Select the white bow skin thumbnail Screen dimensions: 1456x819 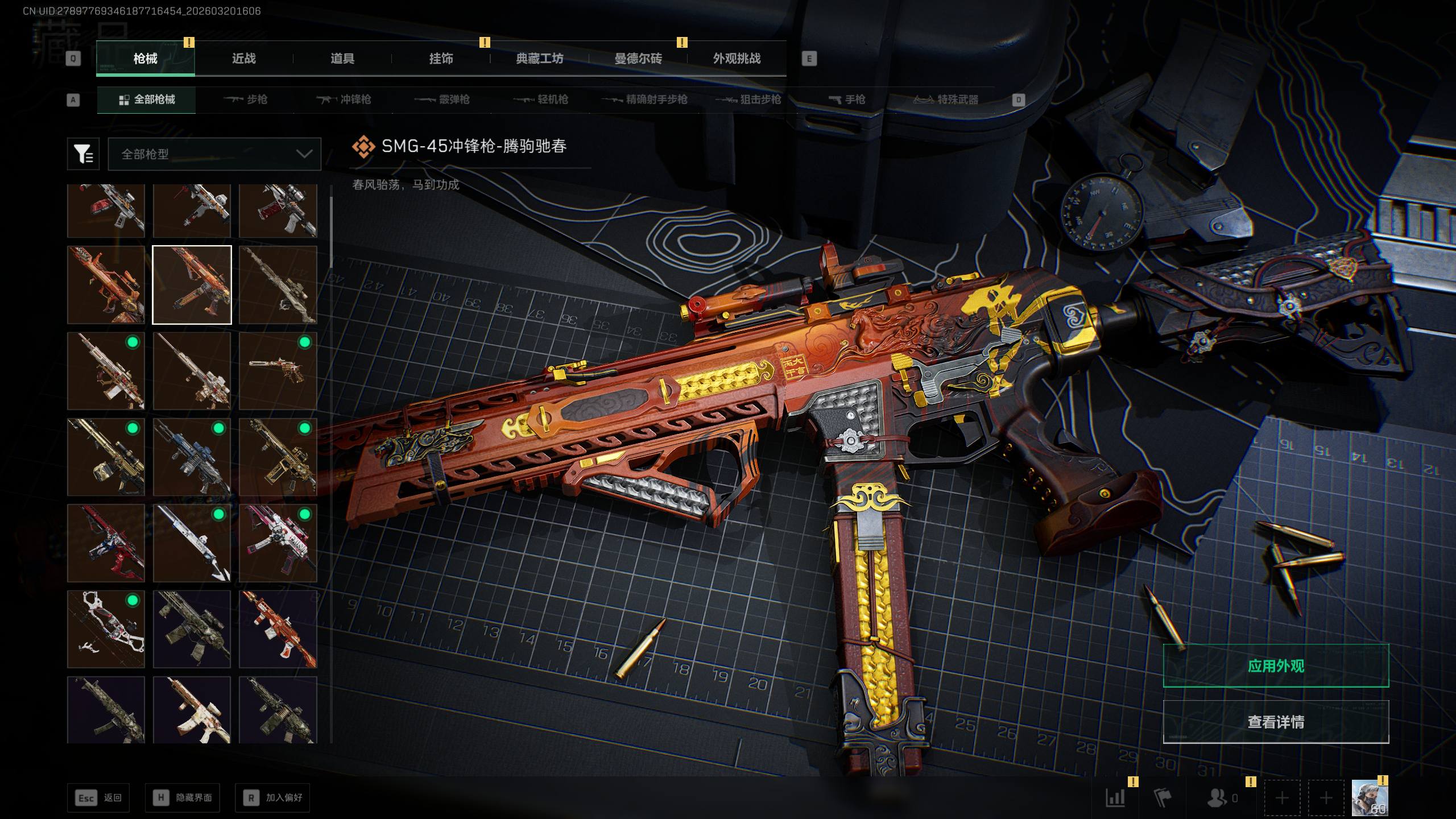[106, 628]
